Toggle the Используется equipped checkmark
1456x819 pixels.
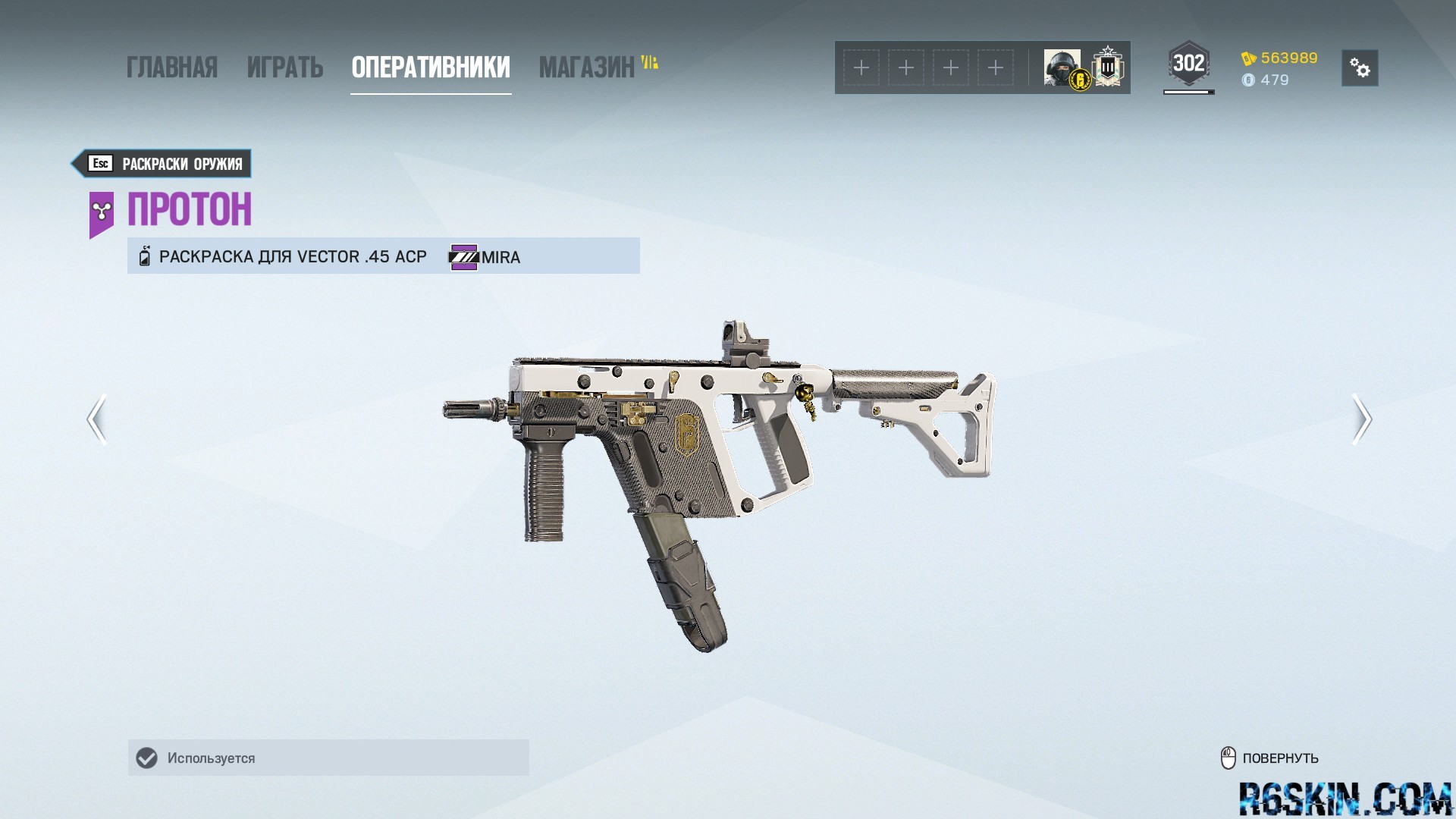146,757
